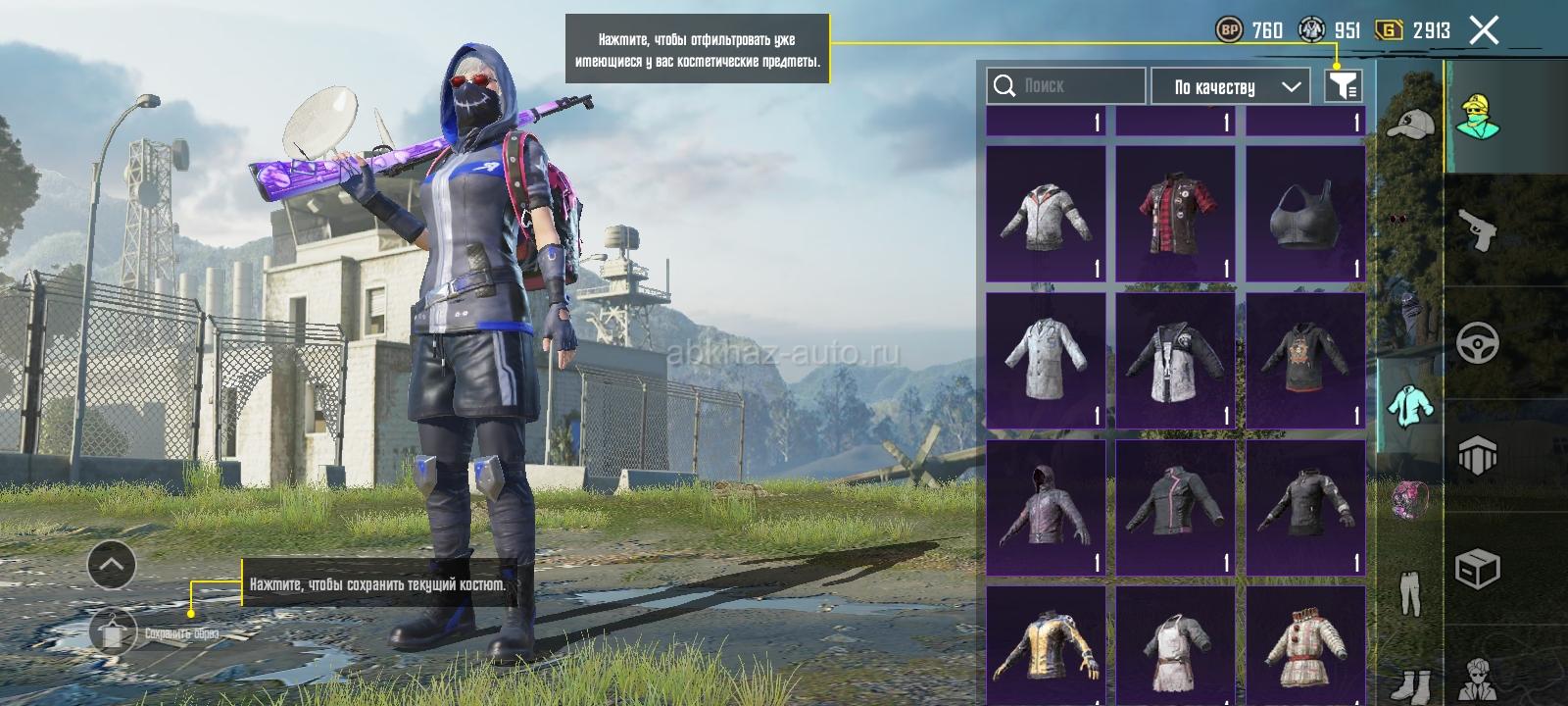
Task: Save the current look with hanger button
Action: pyautogui.click(x=114, y=632)
